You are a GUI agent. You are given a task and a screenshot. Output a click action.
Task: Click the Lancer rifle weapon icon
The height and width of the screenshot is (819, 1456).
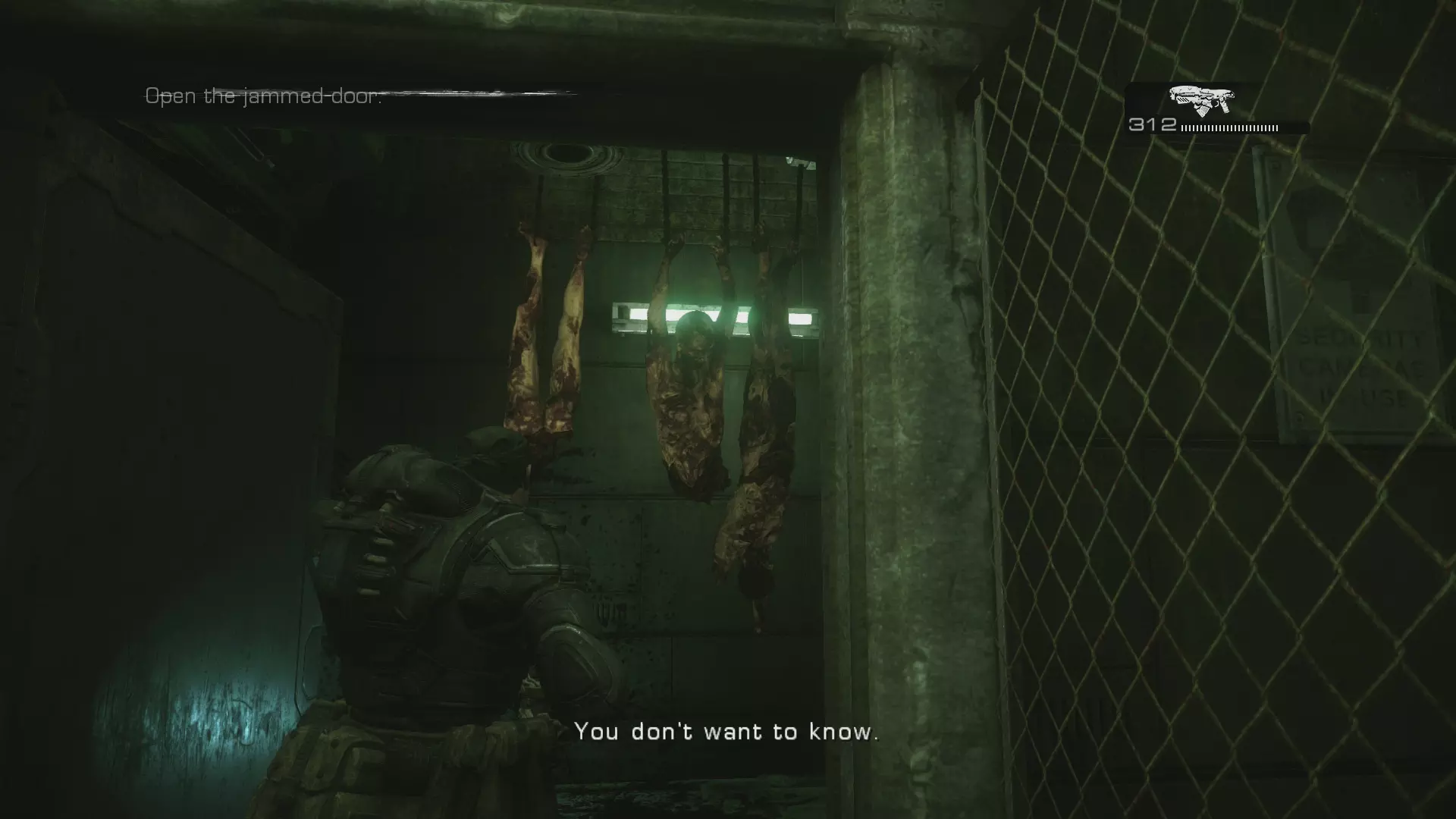(x=1201, y=100)
